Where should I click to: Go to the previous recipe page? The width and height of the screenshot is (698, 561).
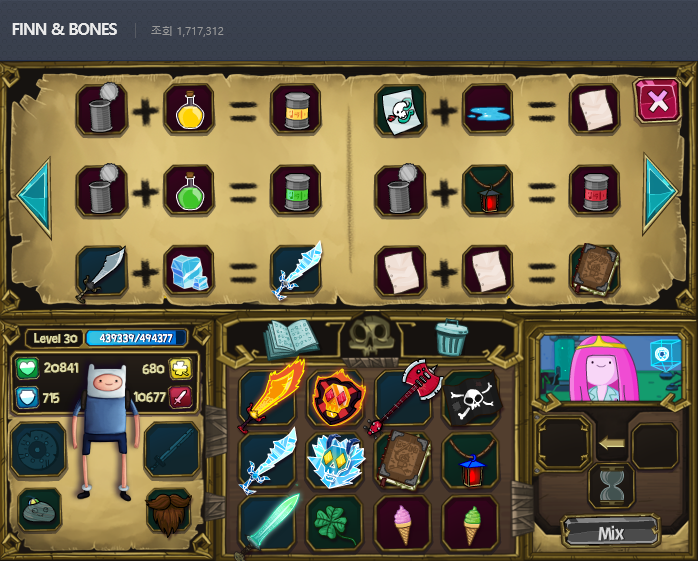click(32, 191)
